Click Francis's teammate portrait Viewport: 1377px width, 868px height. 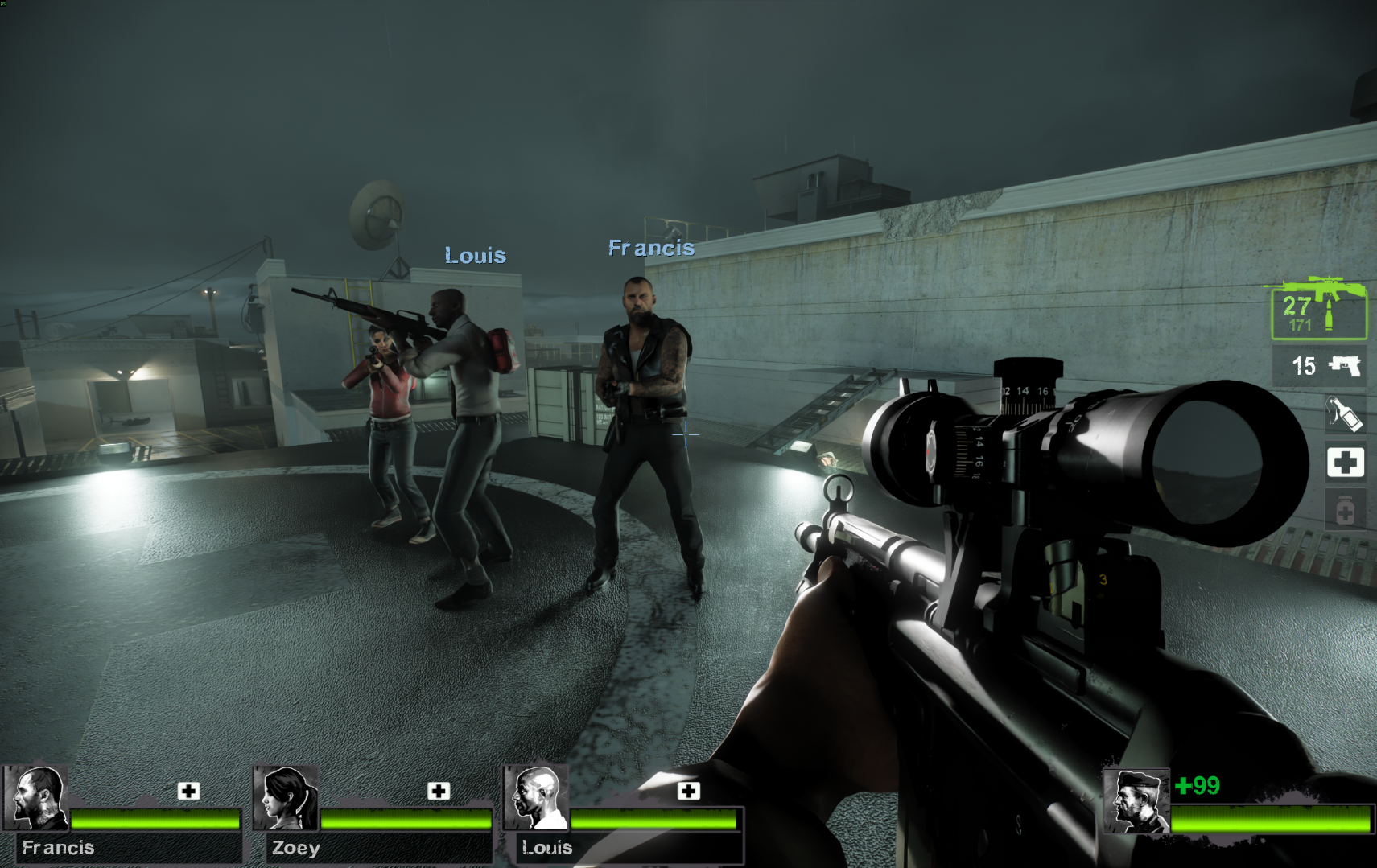pos(36,798)
